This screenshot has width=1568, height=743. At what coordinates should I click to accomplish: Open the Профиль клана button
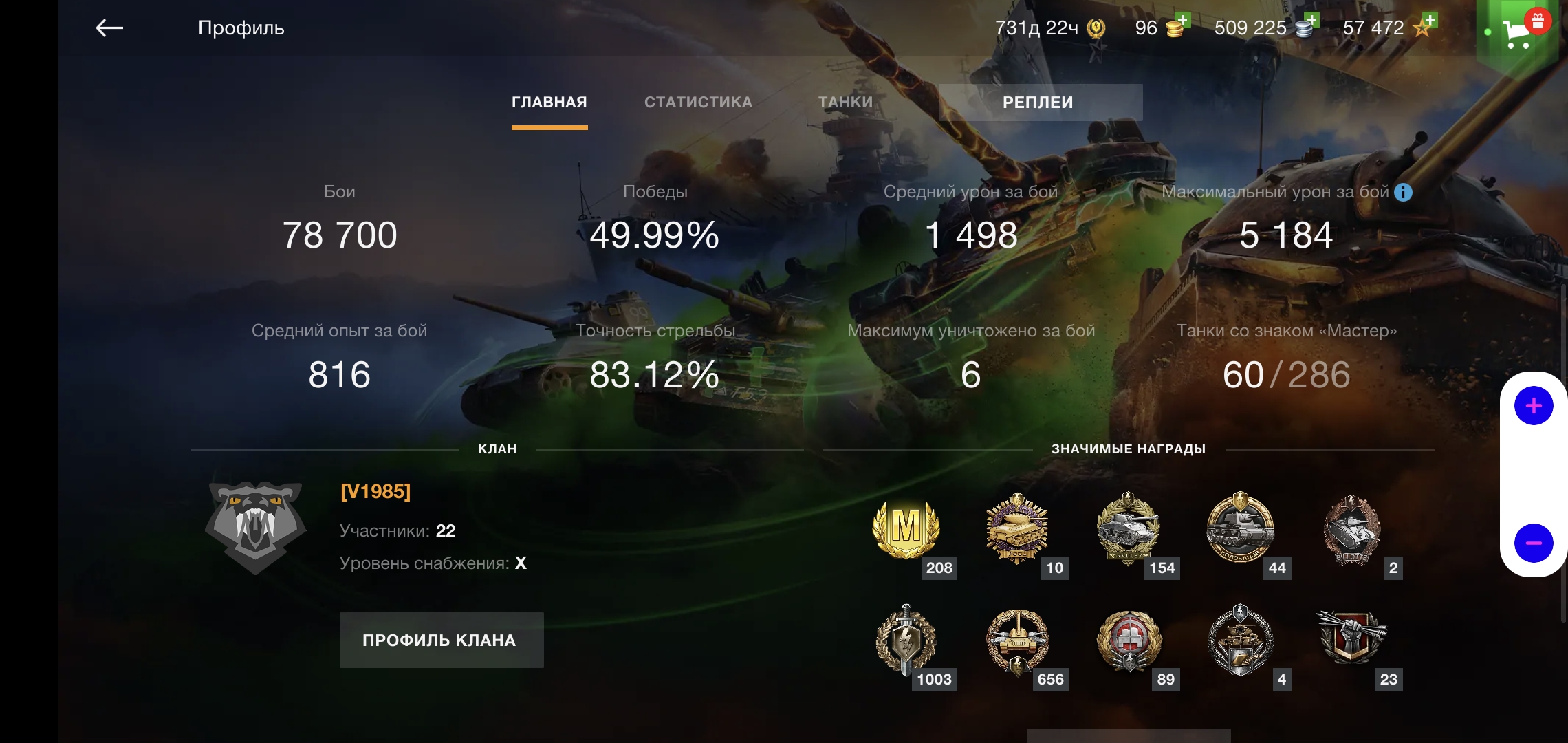(441, 640)
